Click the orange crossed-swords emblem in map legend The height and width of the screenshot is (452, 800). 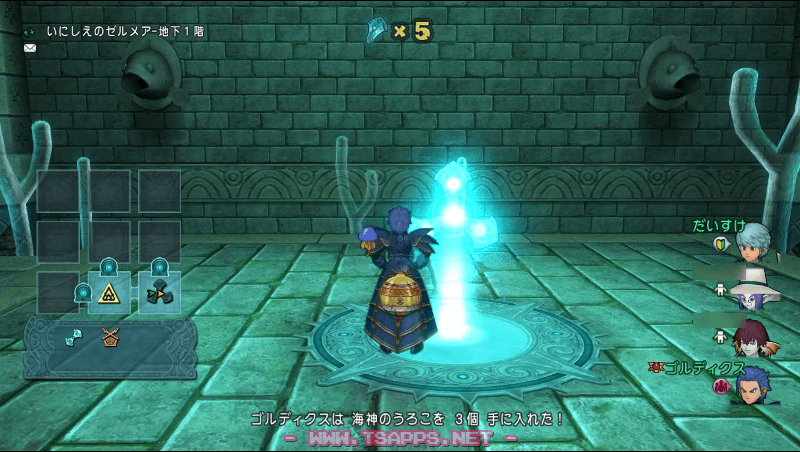pos(110,337)
